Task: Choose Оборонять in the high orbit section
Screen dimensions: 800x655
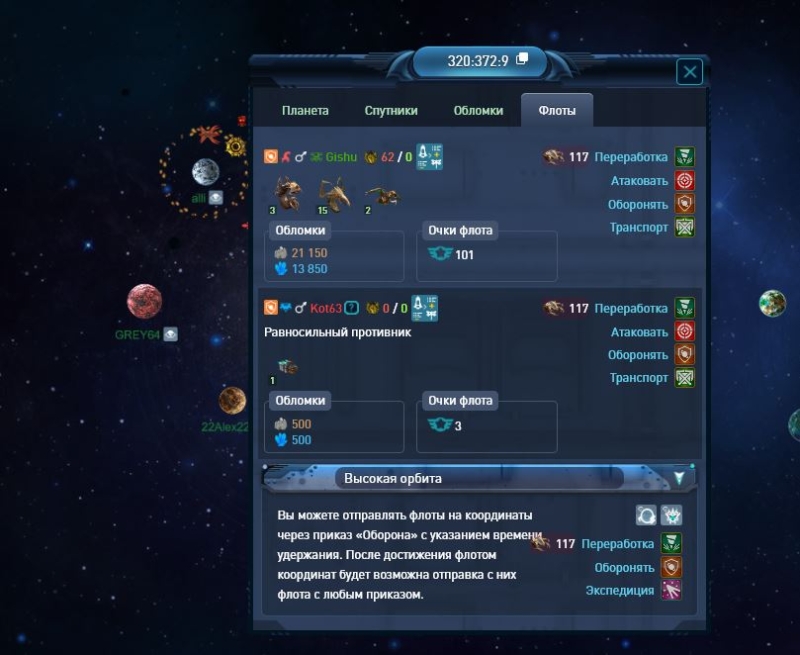Action: point(670,567)
